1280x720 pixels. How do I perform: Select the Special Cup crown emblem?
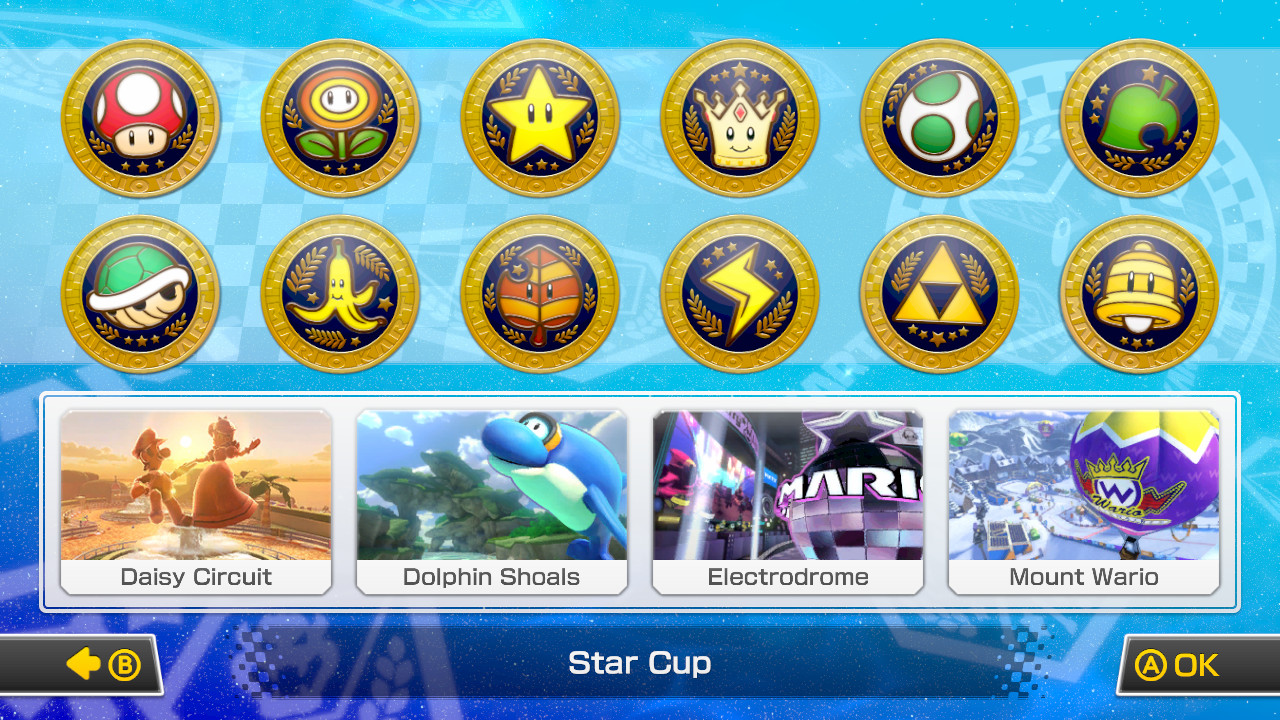tap(738, 117)
